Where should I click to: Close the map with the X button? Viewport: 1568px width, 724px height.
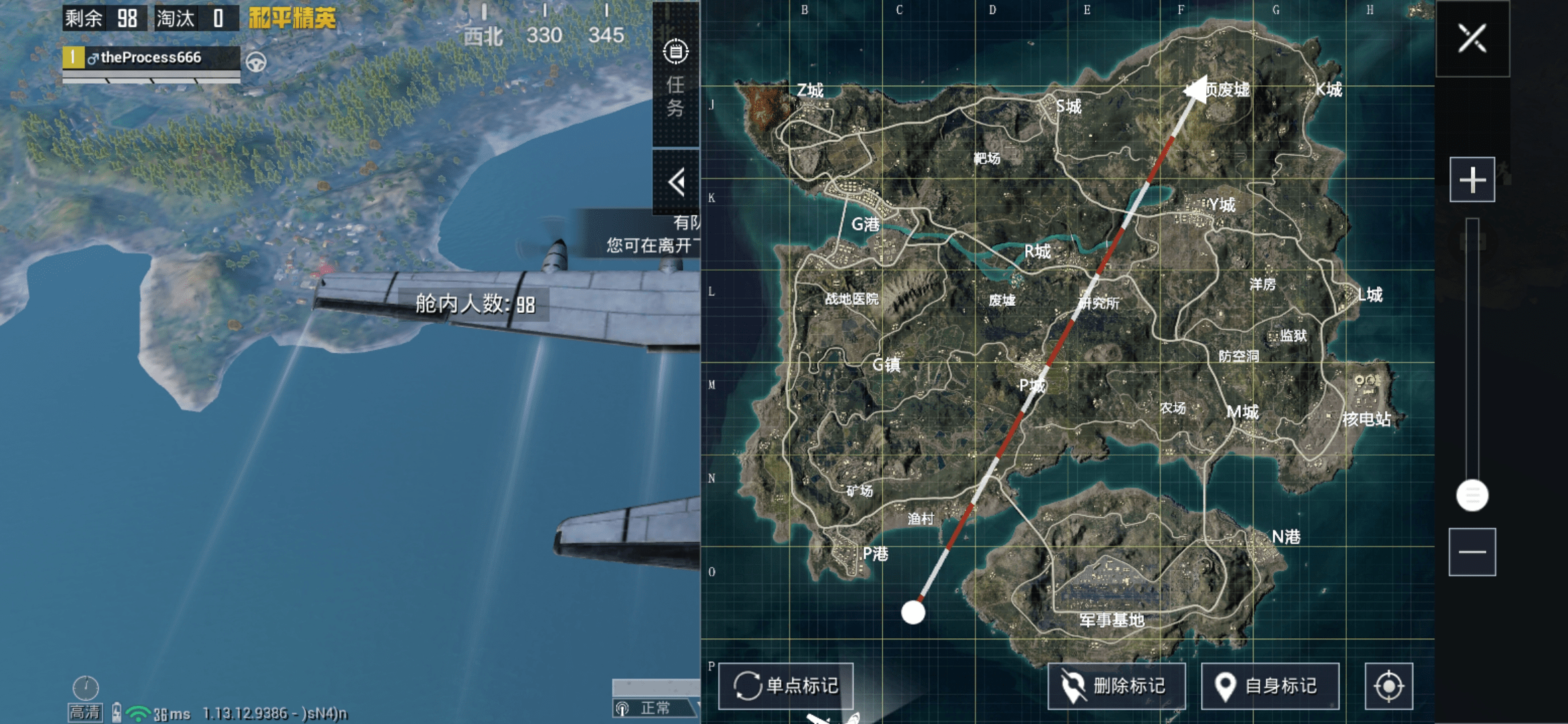[x=1472, y=40]
